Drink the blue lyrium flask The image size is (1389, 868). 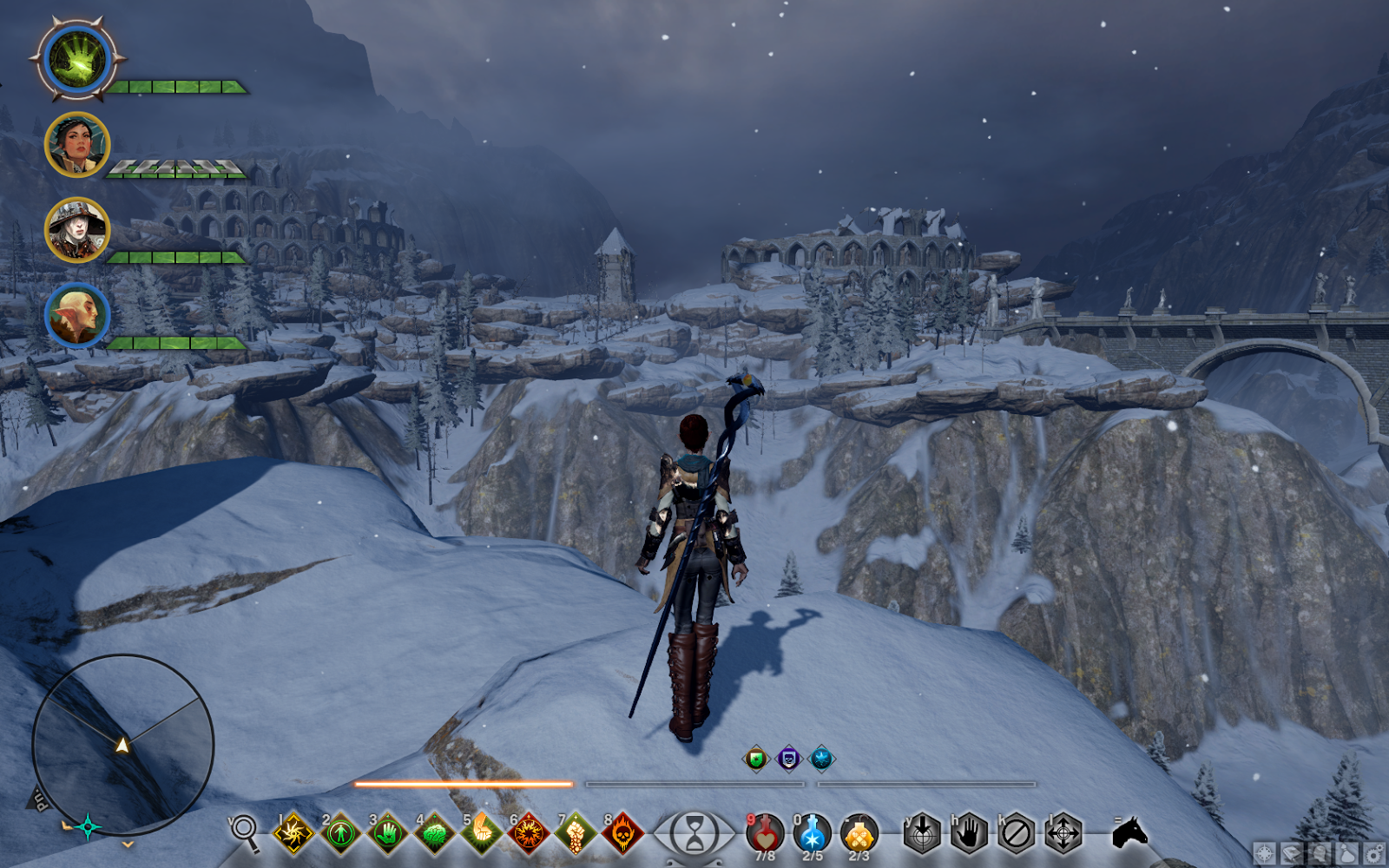pos(811,832)
